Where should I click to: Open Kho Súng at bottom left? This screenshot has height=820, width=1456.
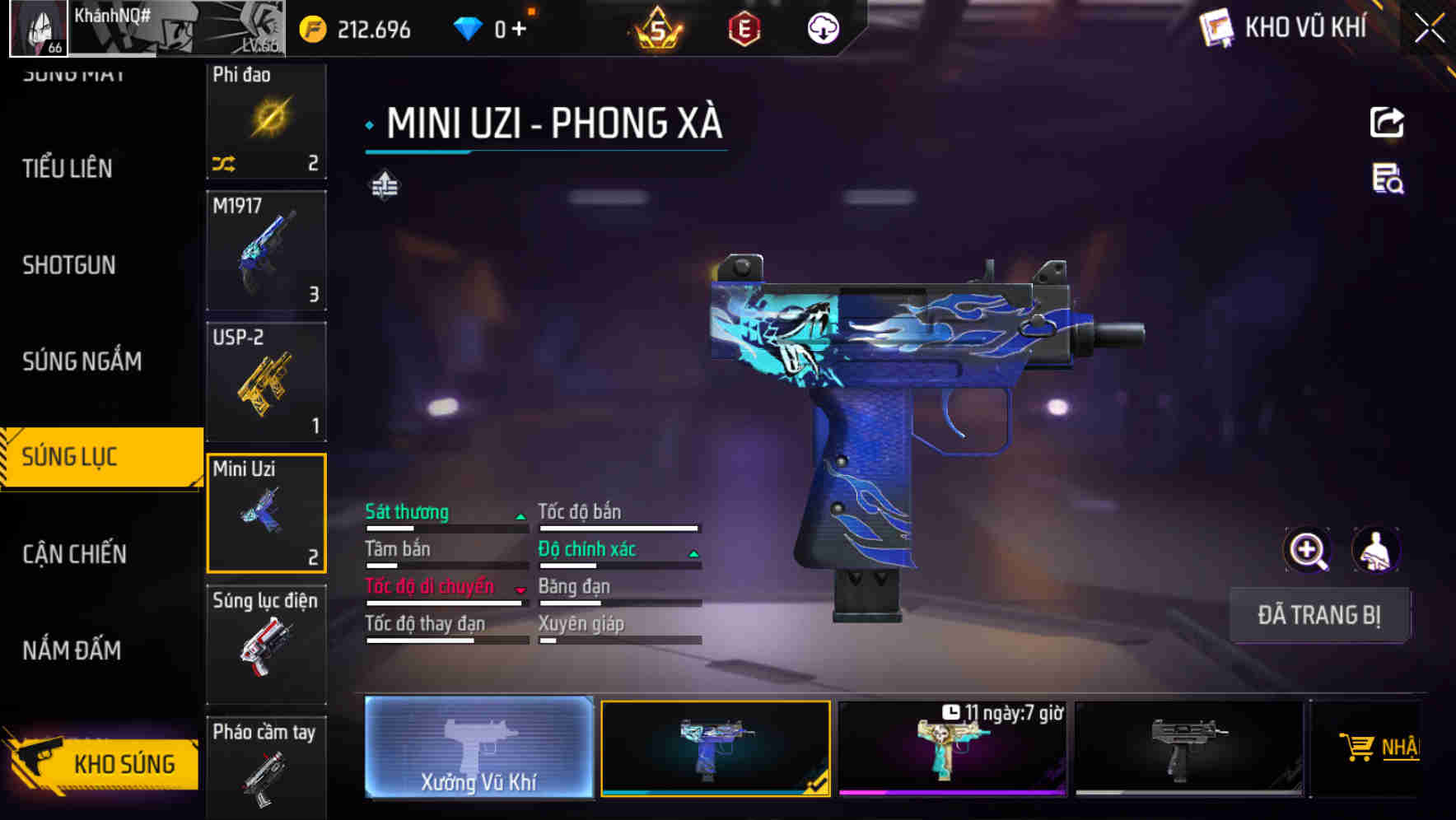click(x=124, y=763)
